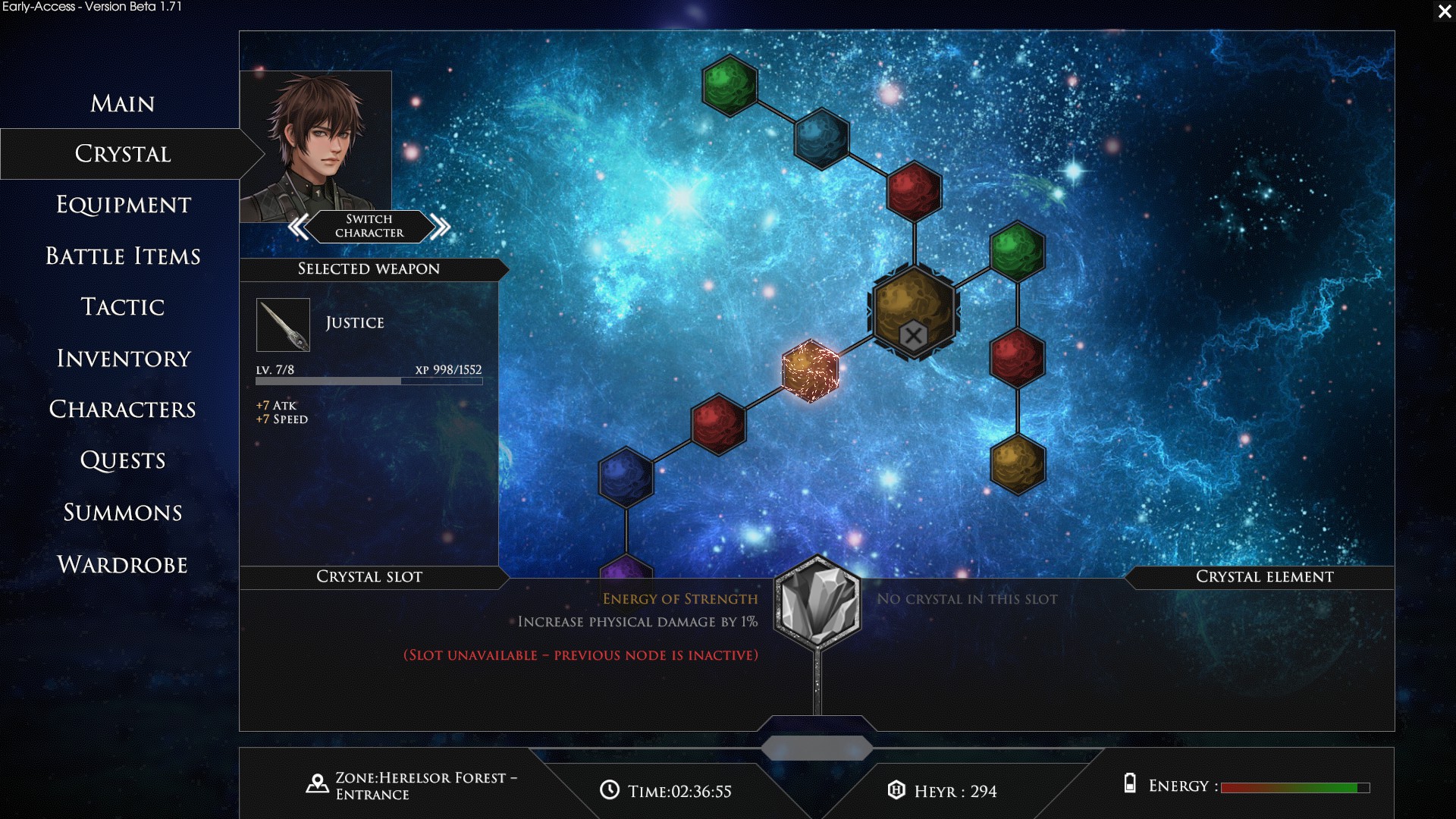Open the Main menu entry
1456x819 pixels.
122,103
